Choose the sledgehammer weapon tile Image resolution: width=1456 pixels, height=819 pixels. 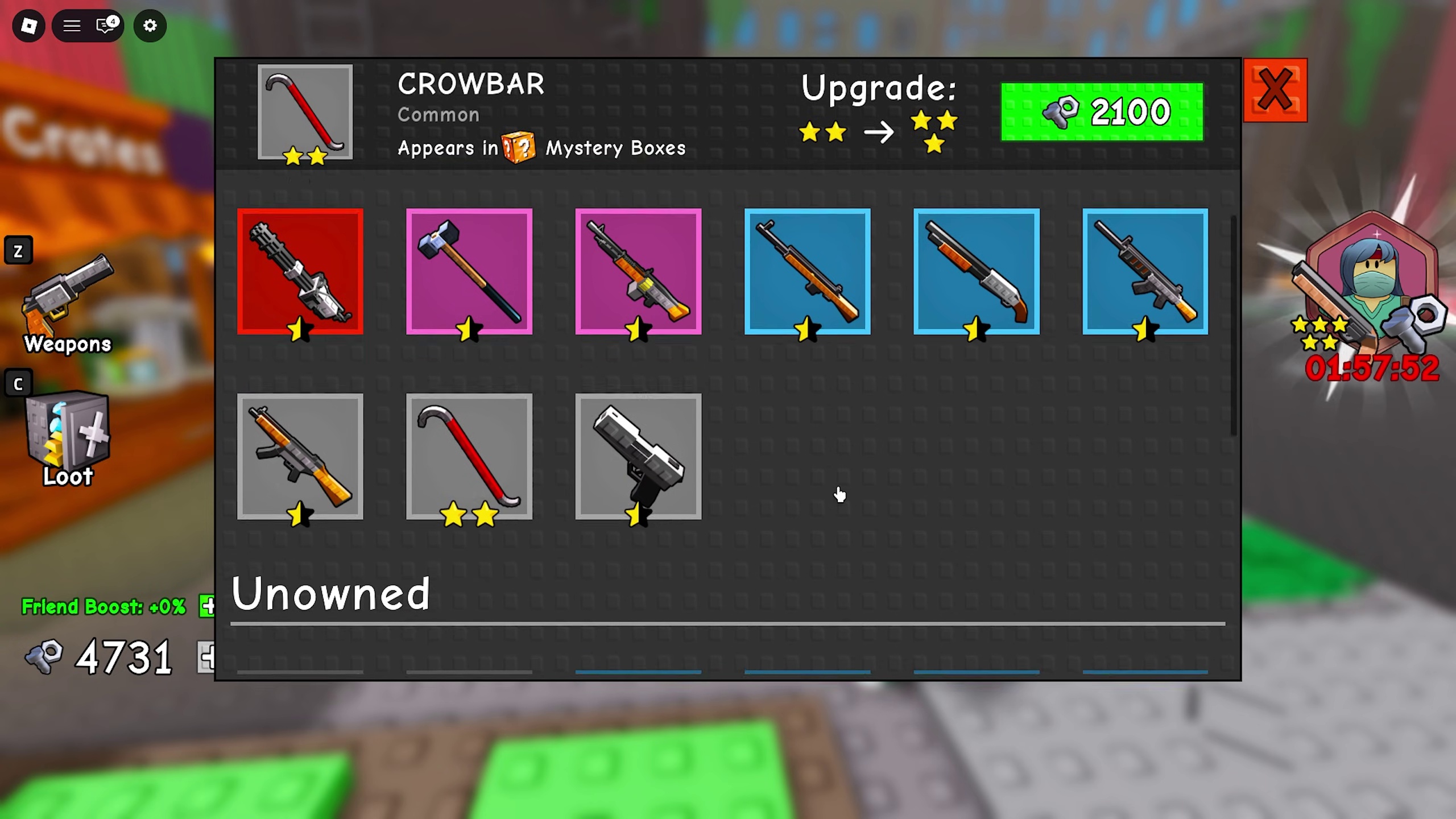pyautogui.click(x=469, y=271)
